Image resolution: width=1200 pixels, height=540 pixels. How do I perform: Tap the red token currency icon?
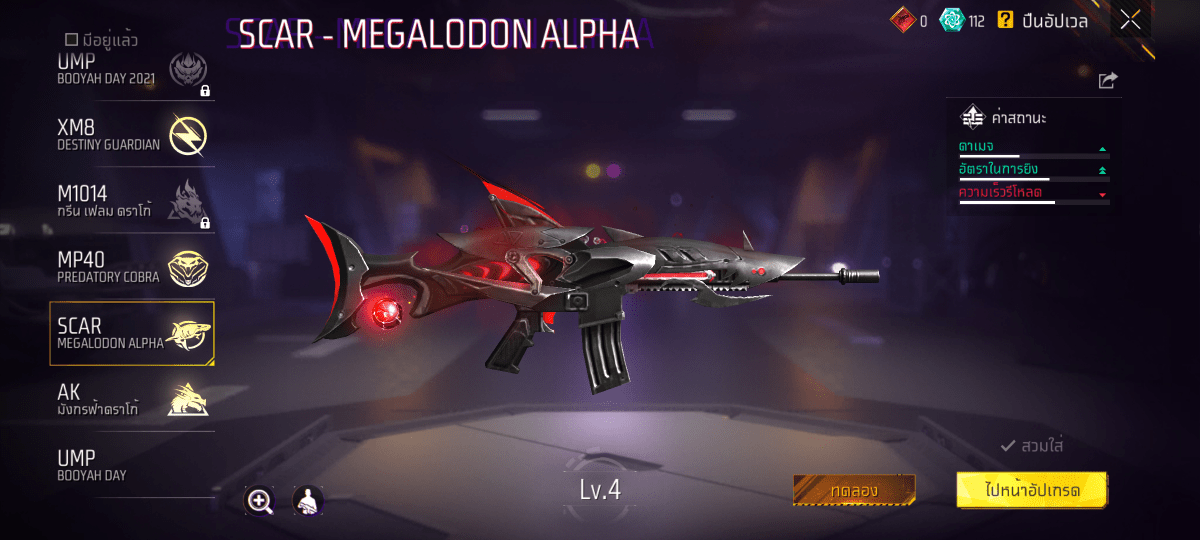(902, 20)
